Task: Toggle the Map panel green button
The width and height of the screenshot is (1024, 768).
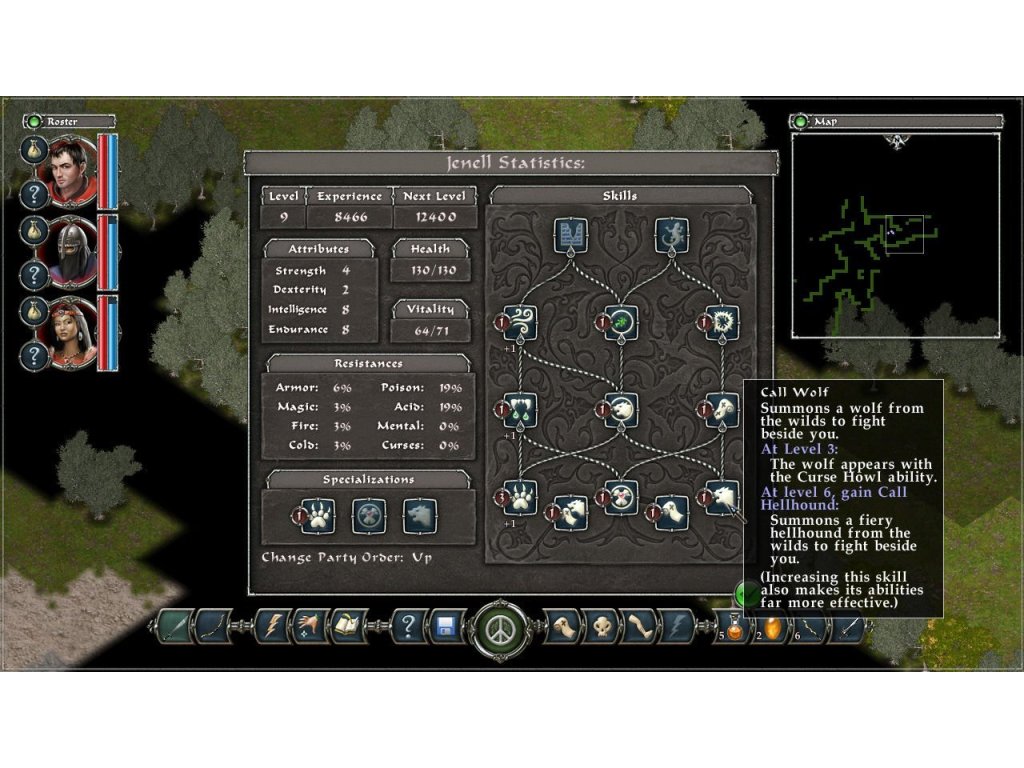Action: tap(801, 121)
